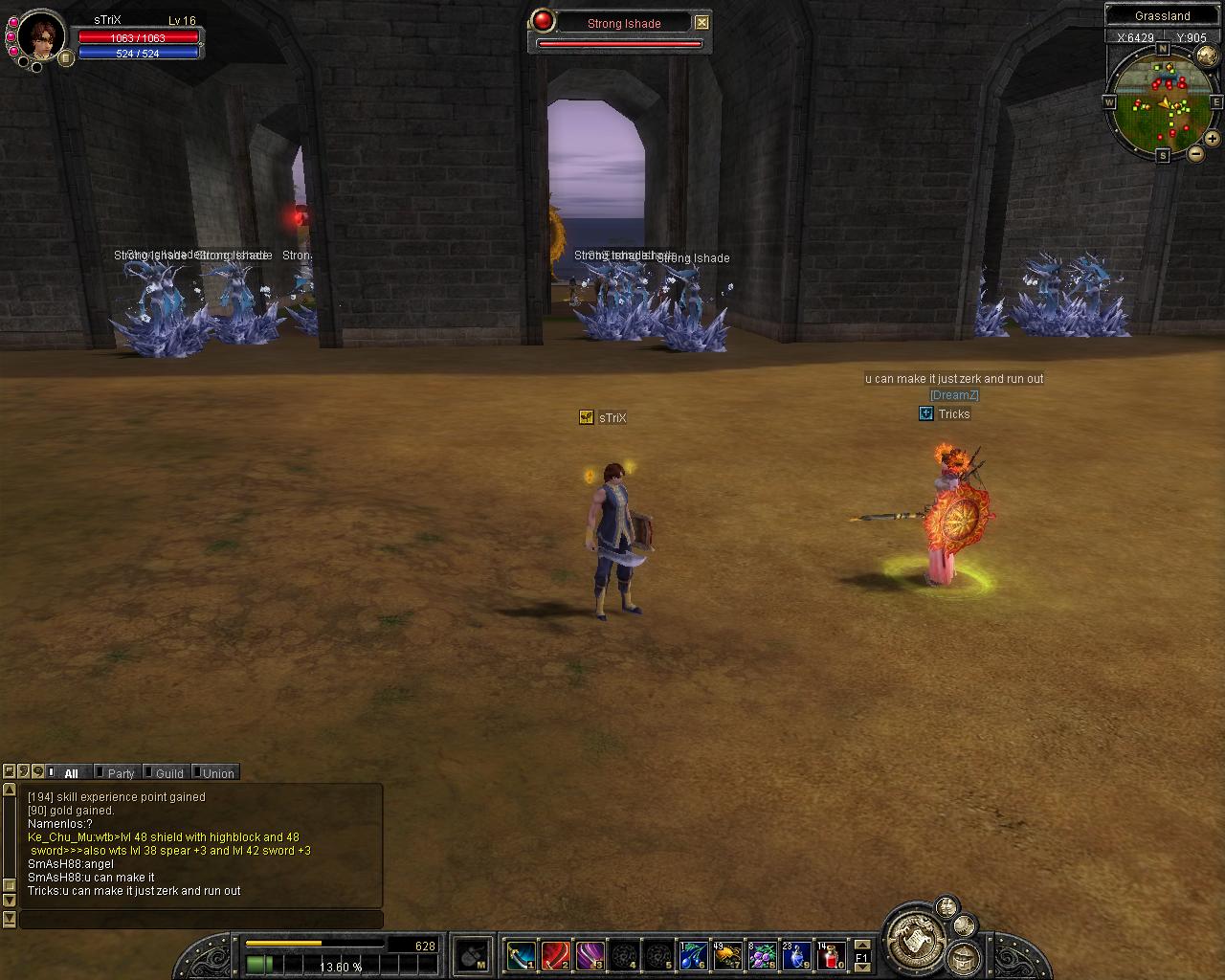The image size is (1225, 980).
Task: Click the player portrait of sTriX
Action: tap(41, 35)
